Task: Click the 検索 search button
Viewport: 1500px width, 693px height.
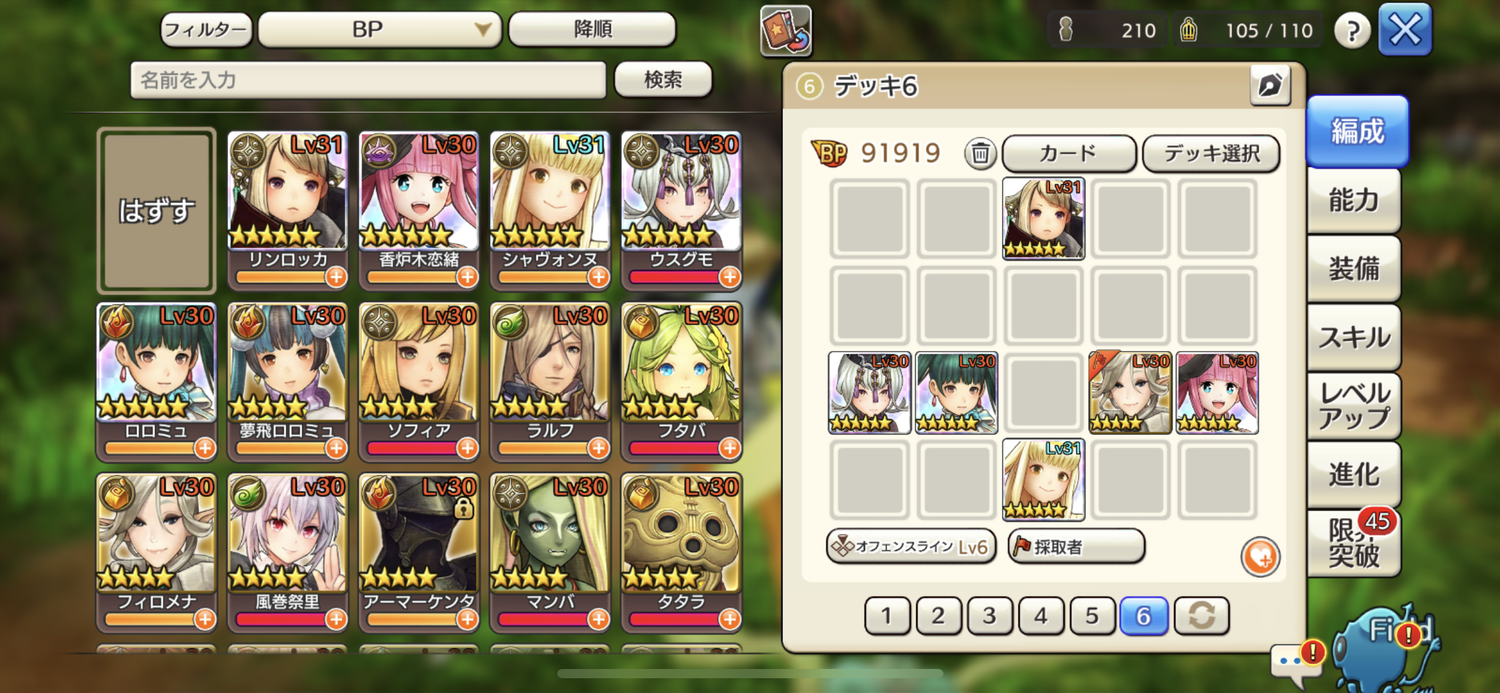Action: [662, 80]
